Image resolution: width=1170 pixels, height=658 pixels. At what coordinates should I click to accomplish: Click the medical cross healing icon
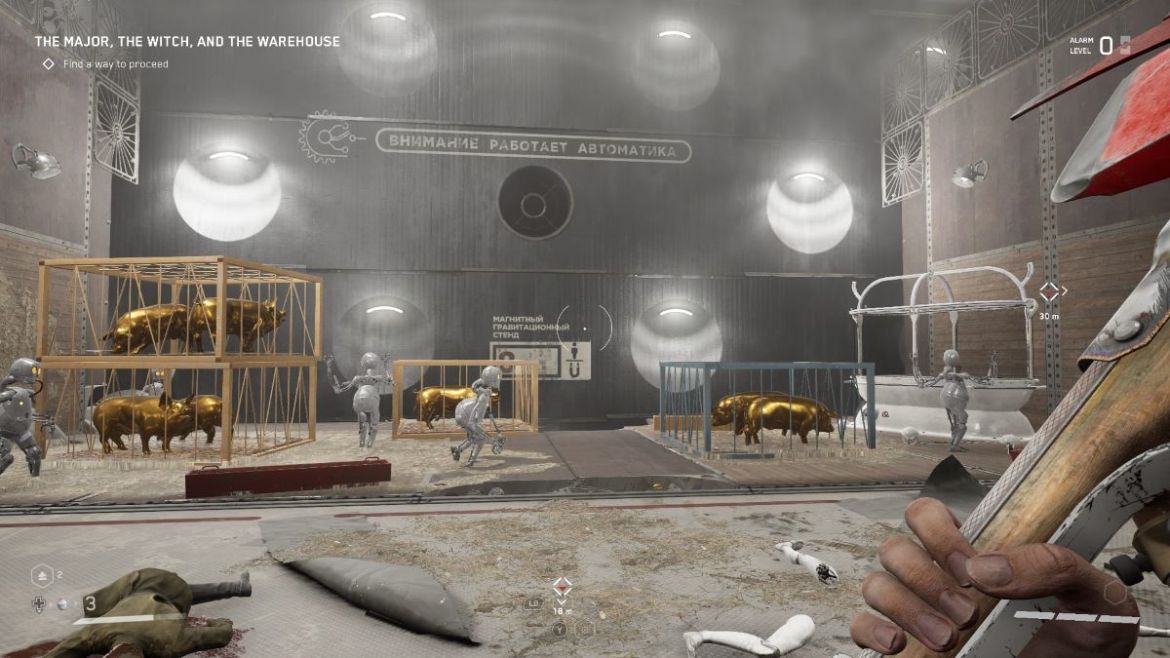(39, 604)
